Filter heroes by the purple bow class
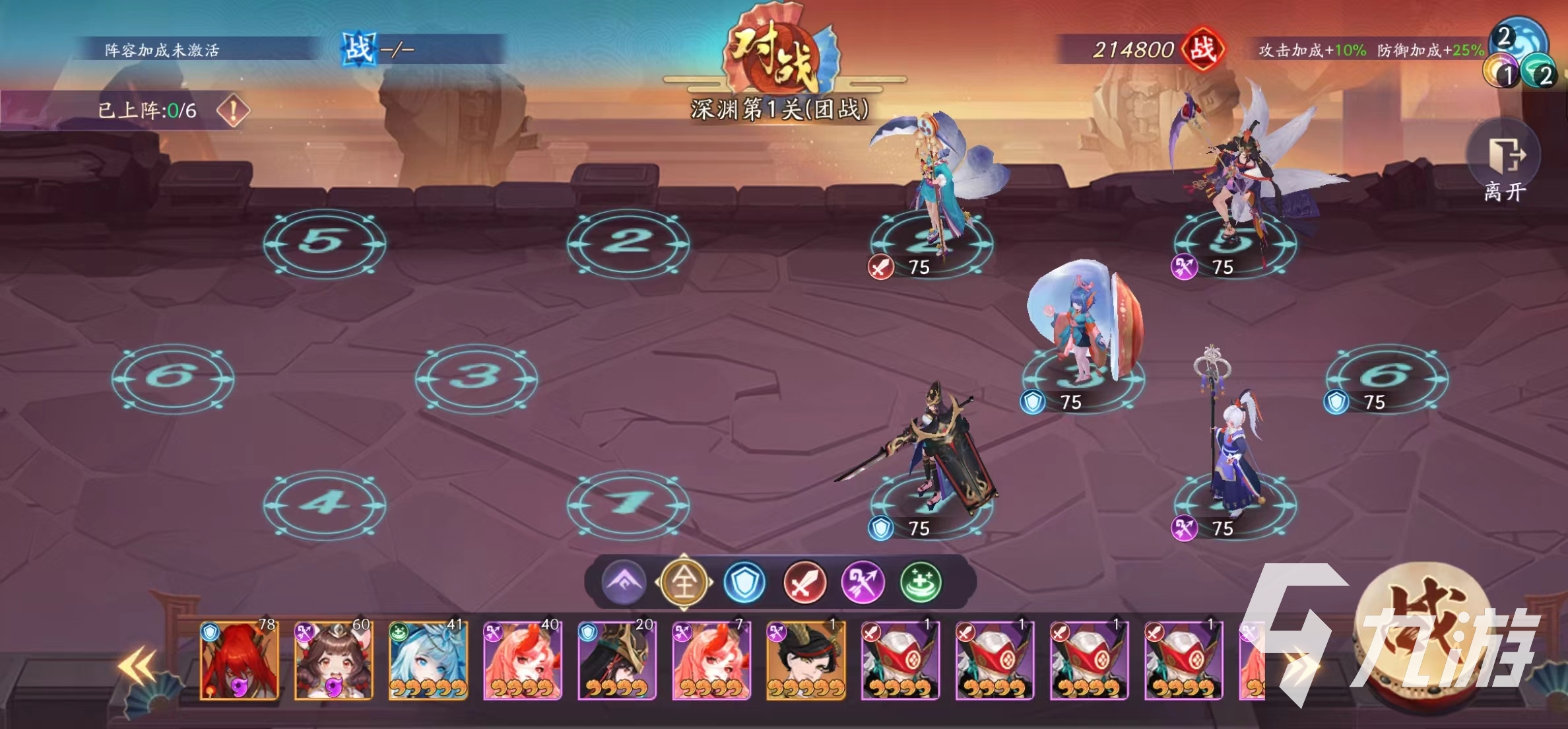Viewport: 1568px width, 729px height. point(863,582)
